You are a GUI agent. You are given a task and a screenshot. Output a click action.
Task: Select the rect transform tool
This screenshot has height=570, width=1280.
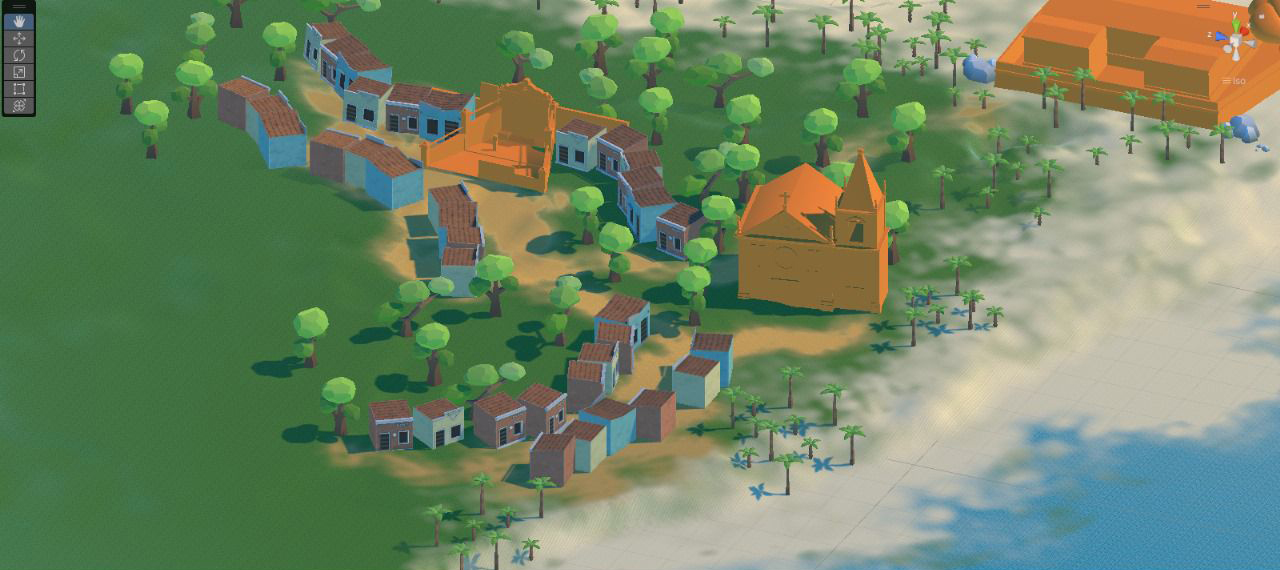(x=19, y=89)
